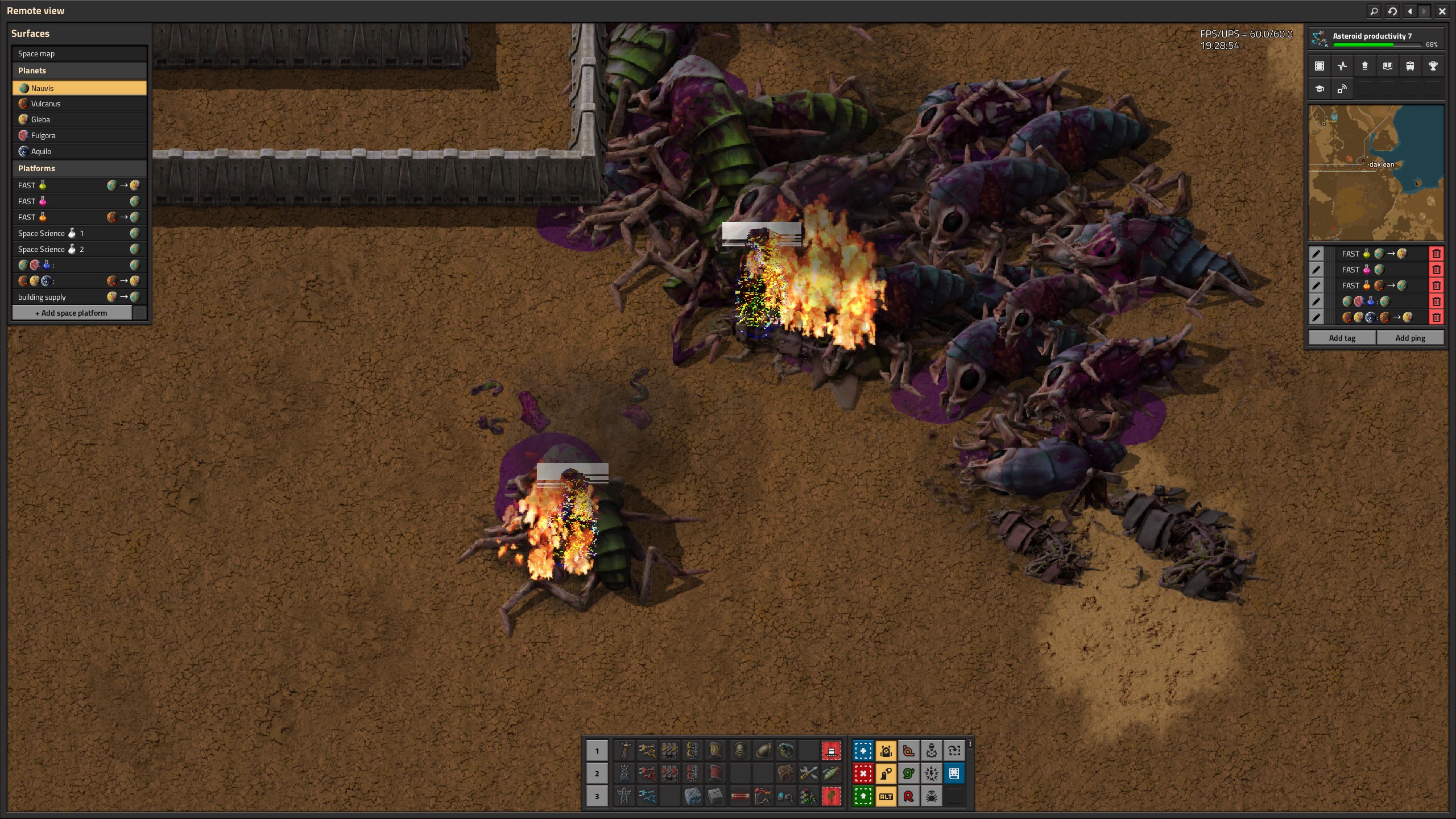Pick the raw fish hotbar slot
Image resolution: width=1456 pixels, height=819 pixels.
point(831,773)
